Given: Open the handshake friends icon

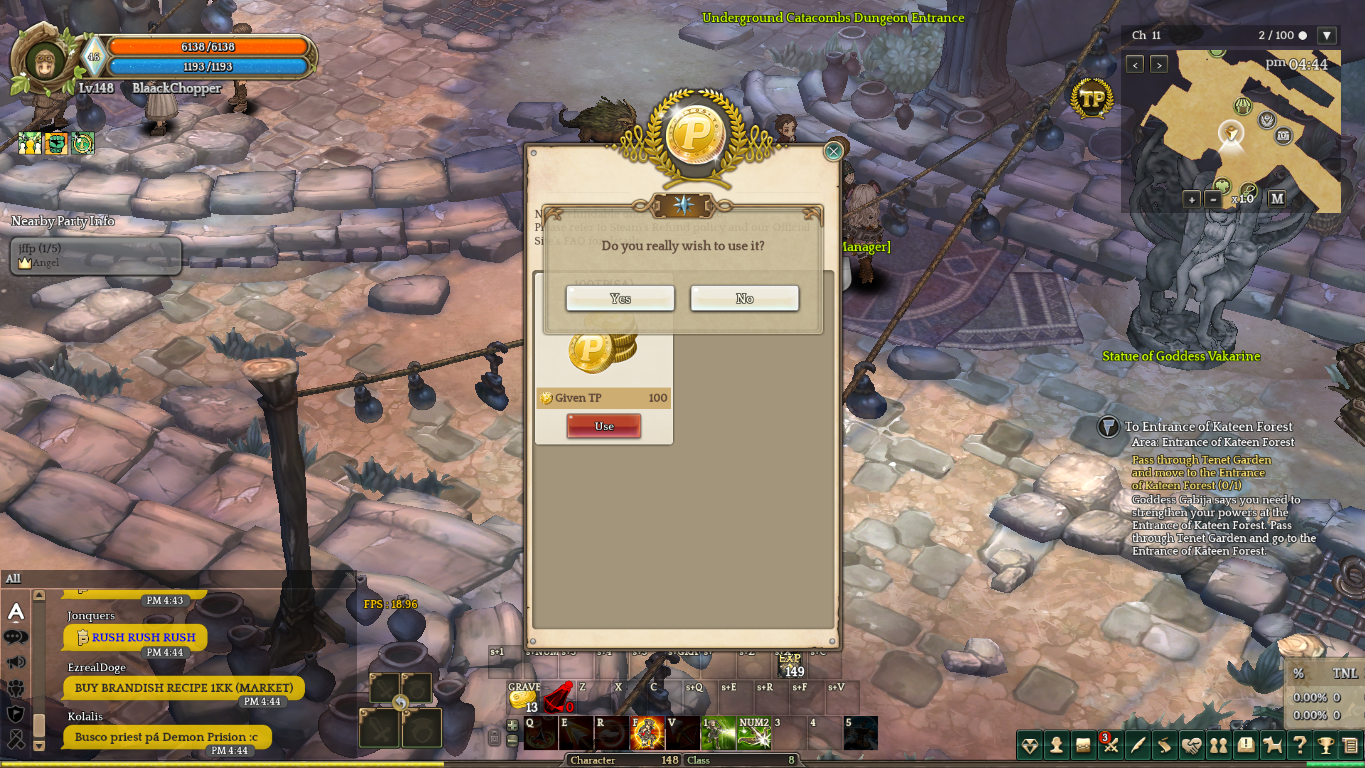Looking at the screenshot, I should pos(1191,745).
